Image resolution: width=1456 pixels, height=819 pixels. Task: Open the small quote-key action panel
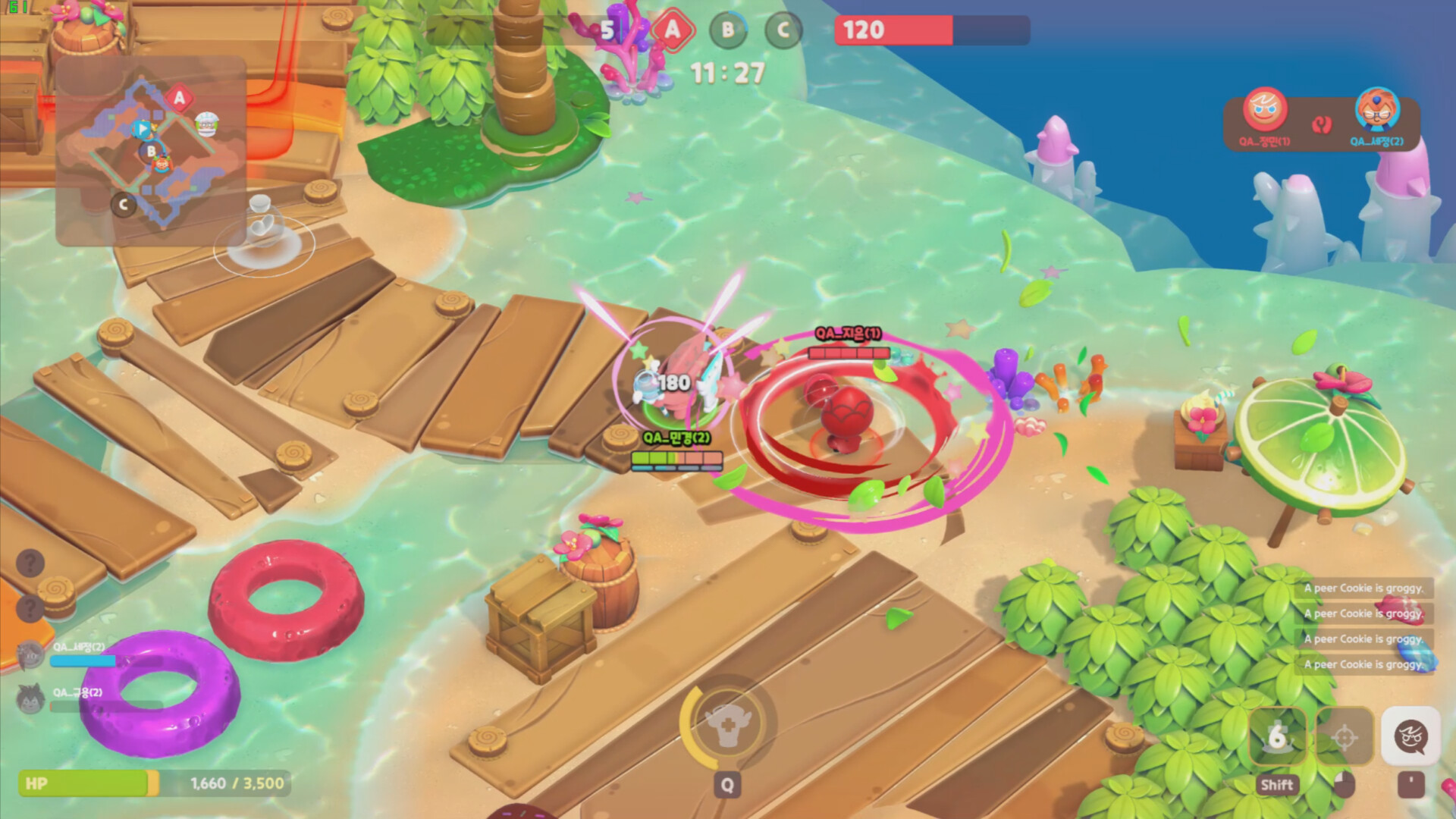[1412, 786]
